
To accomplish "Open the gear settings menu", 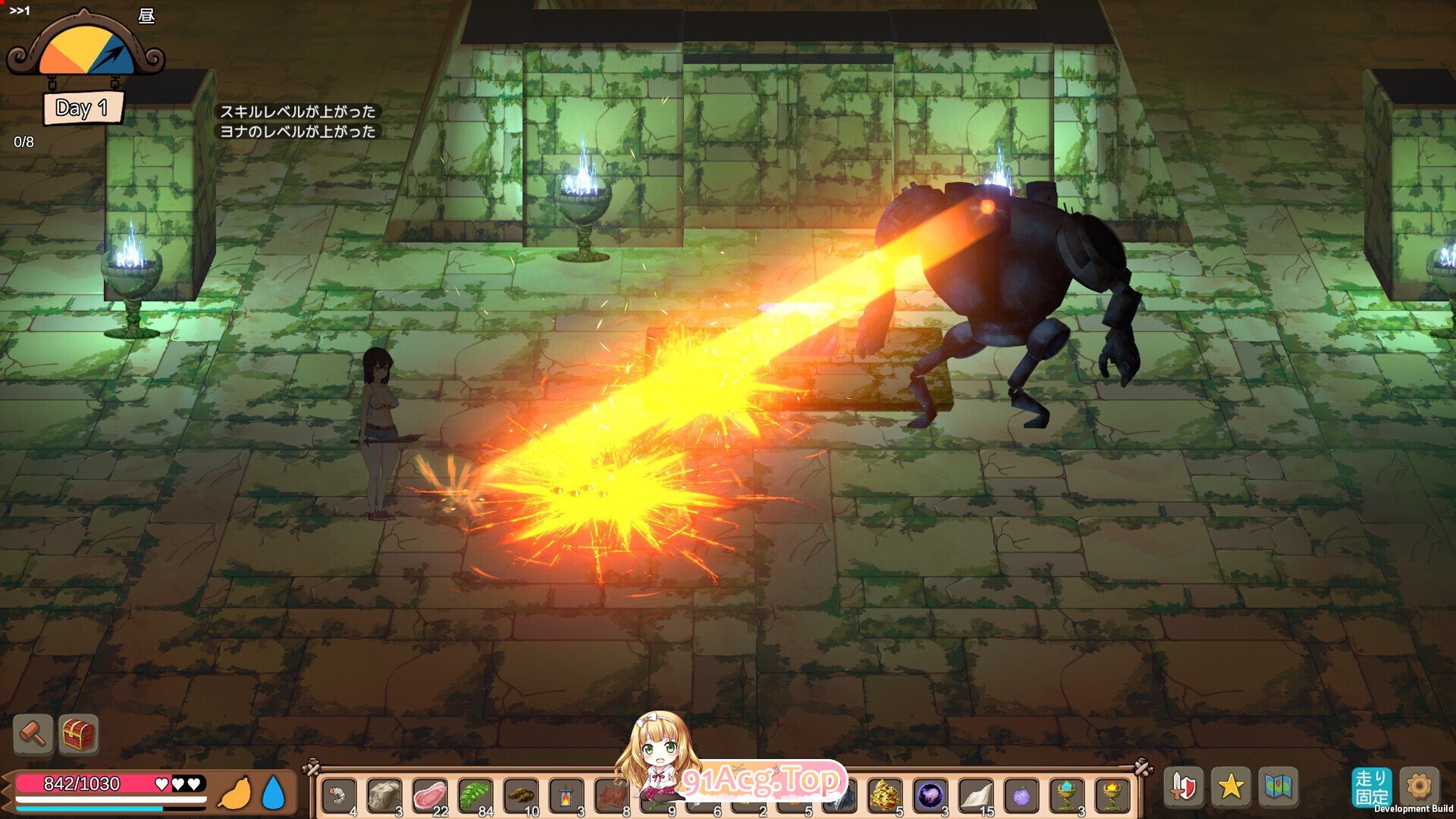I will [1419, 786].
